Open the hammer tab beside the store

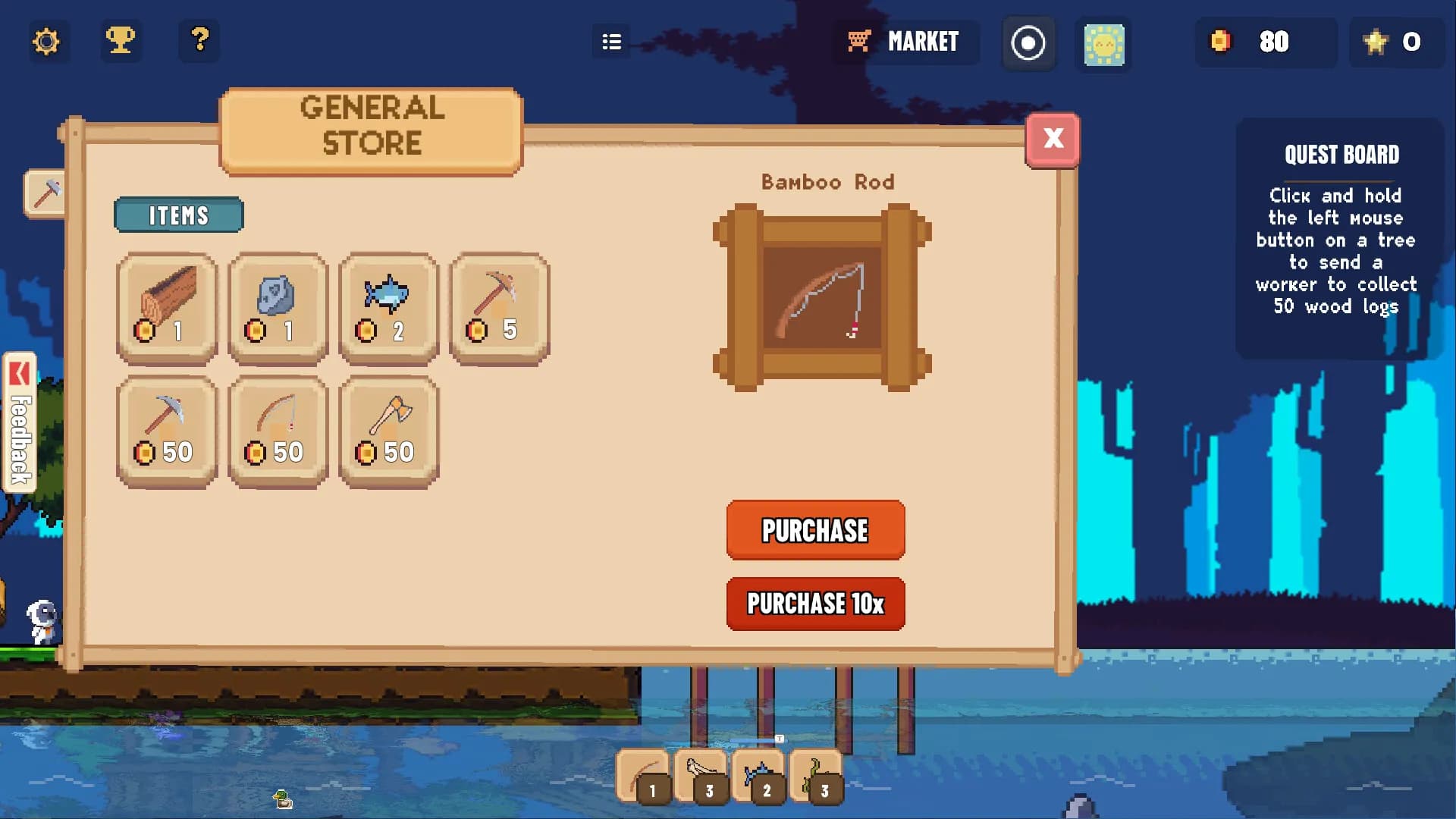tap(45, 193)
